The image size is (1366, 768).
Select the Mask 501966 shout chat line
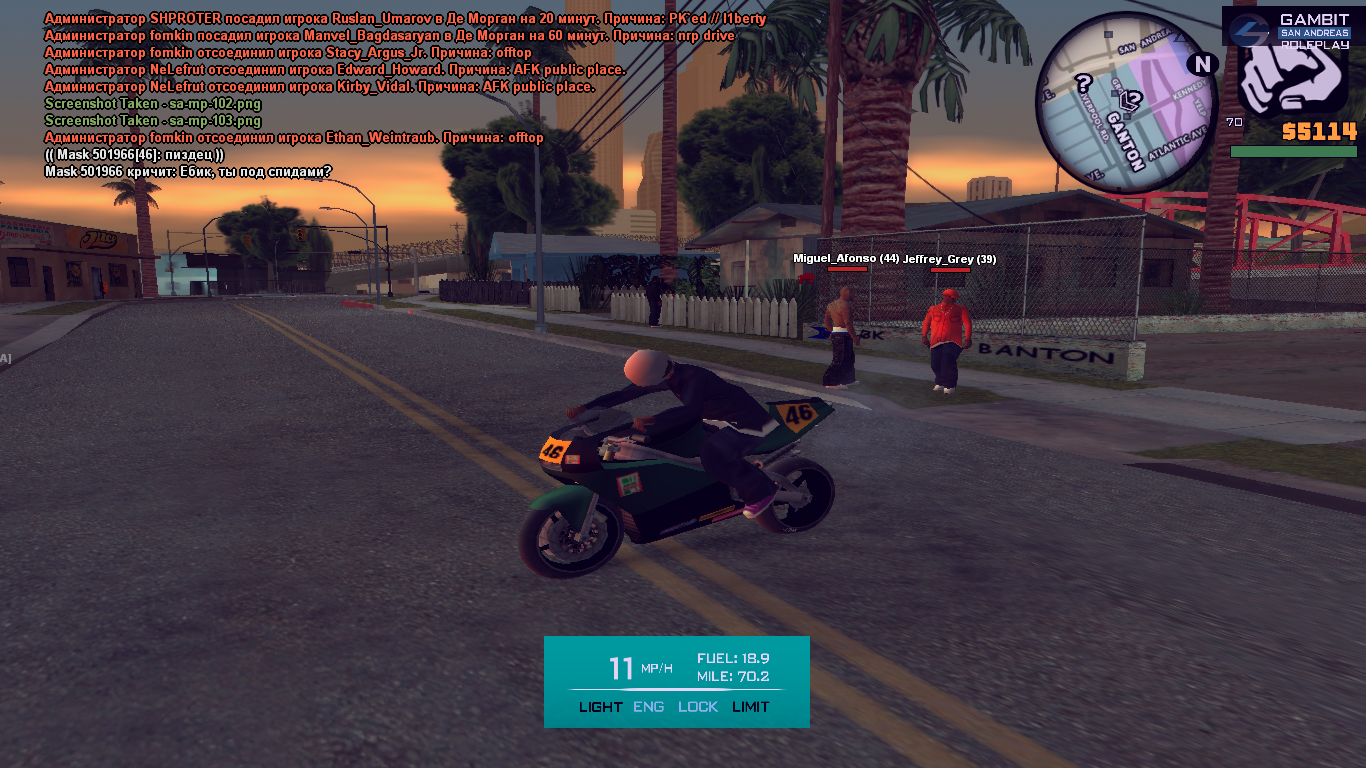click(188, 172)
